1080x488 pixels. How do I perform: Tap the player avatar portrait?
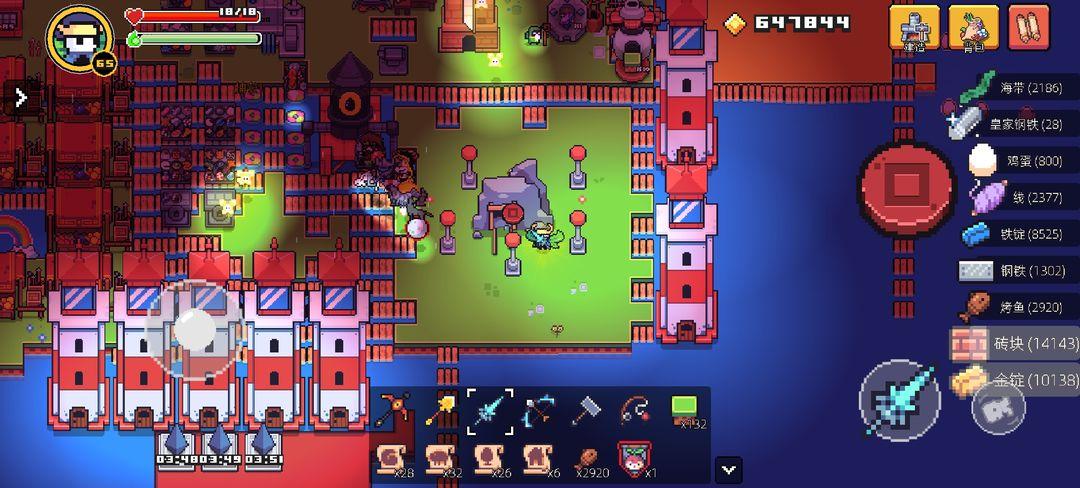80,39
